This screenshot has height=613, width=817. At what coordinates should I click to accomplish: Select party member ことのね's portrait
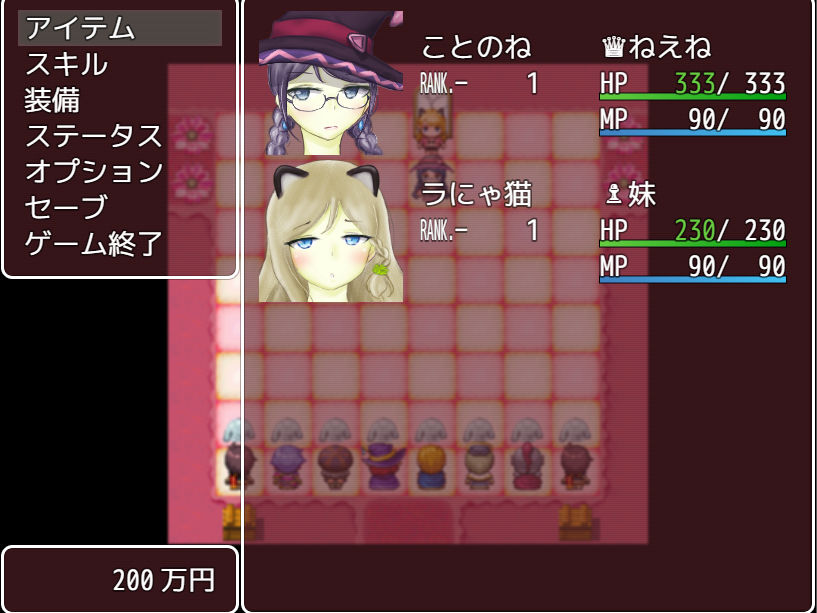click(331, 85)
